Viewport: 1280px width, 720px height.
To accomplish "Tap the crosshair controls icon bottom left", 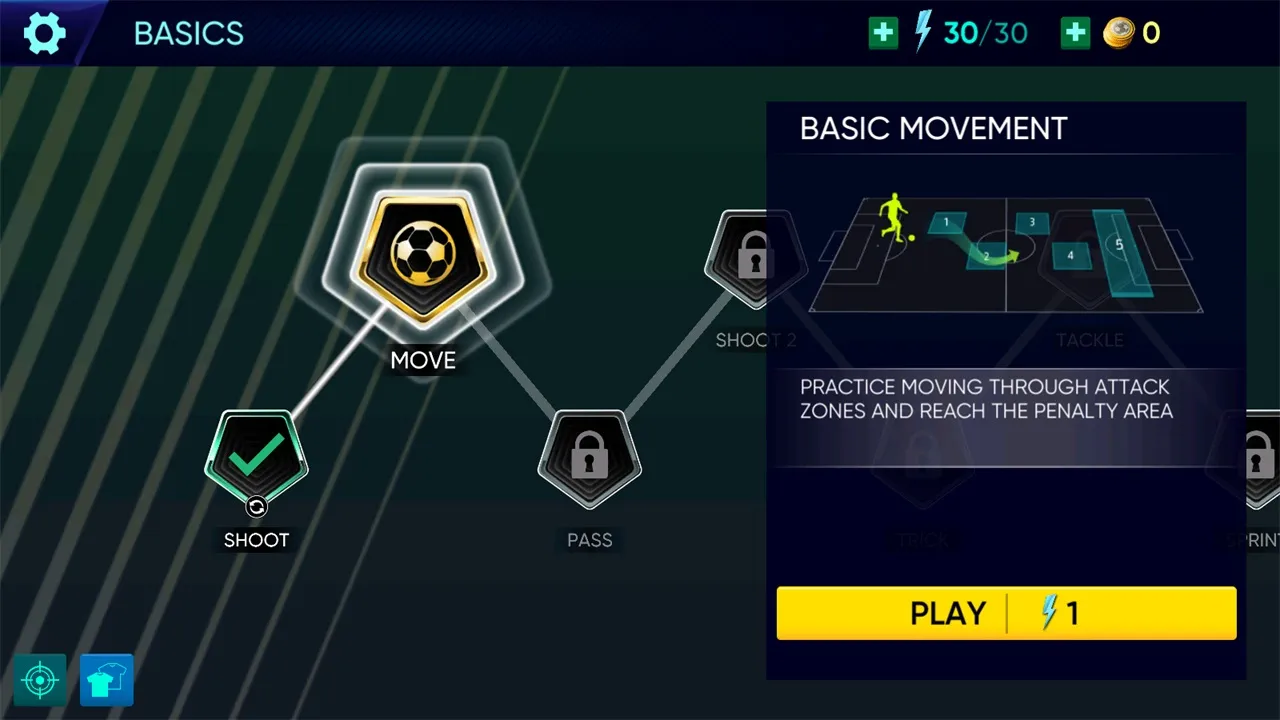I will tap(40, 679).
